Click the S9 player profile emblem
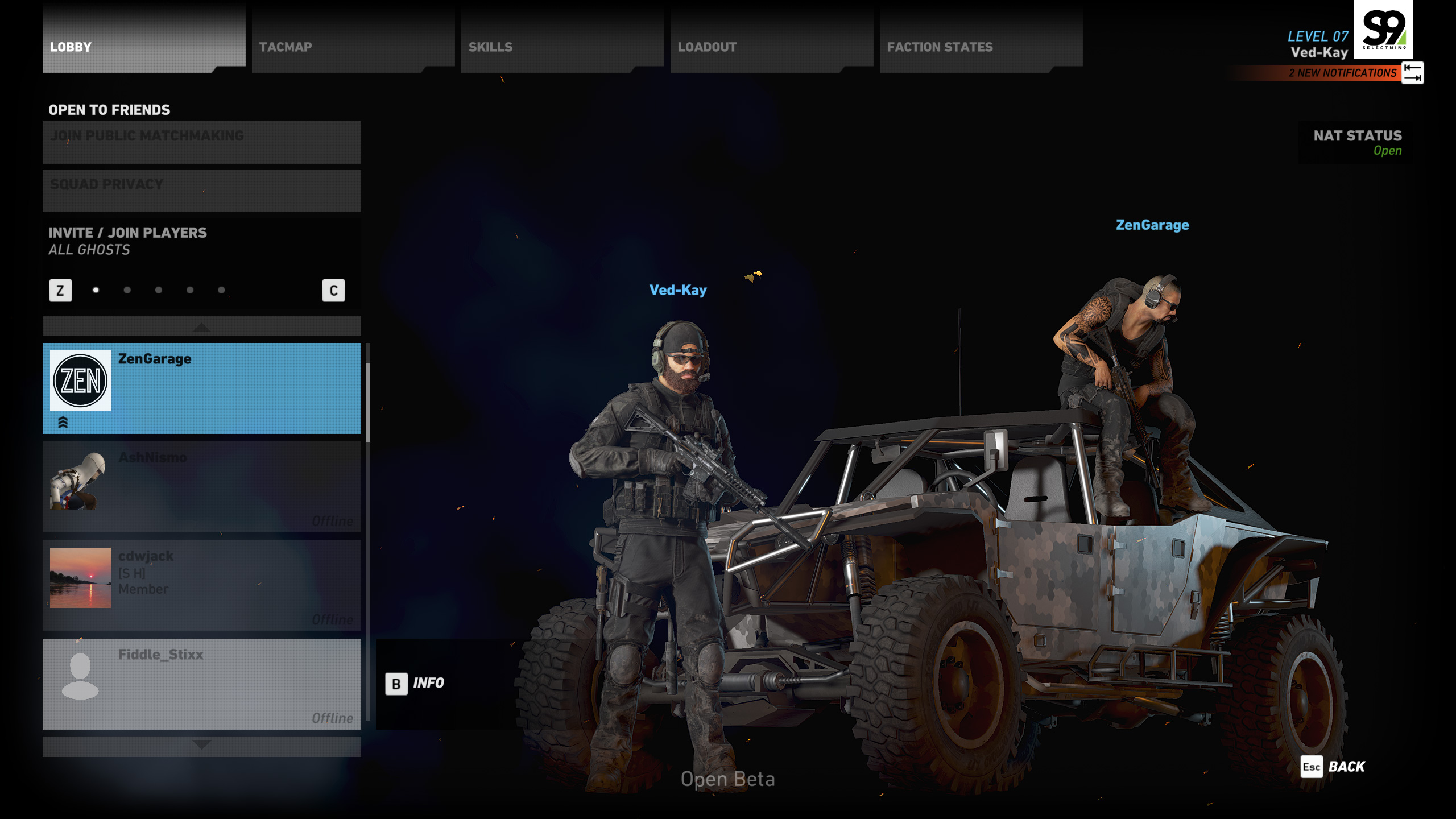The height and width of the screenshot is (819, 1456). coord(1383,28)
